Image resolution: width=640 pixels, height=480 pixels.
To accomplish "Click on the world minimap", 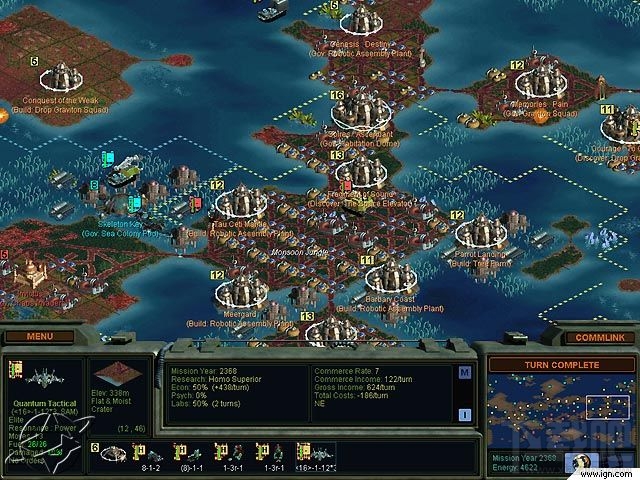I will [x=557, y=410].
